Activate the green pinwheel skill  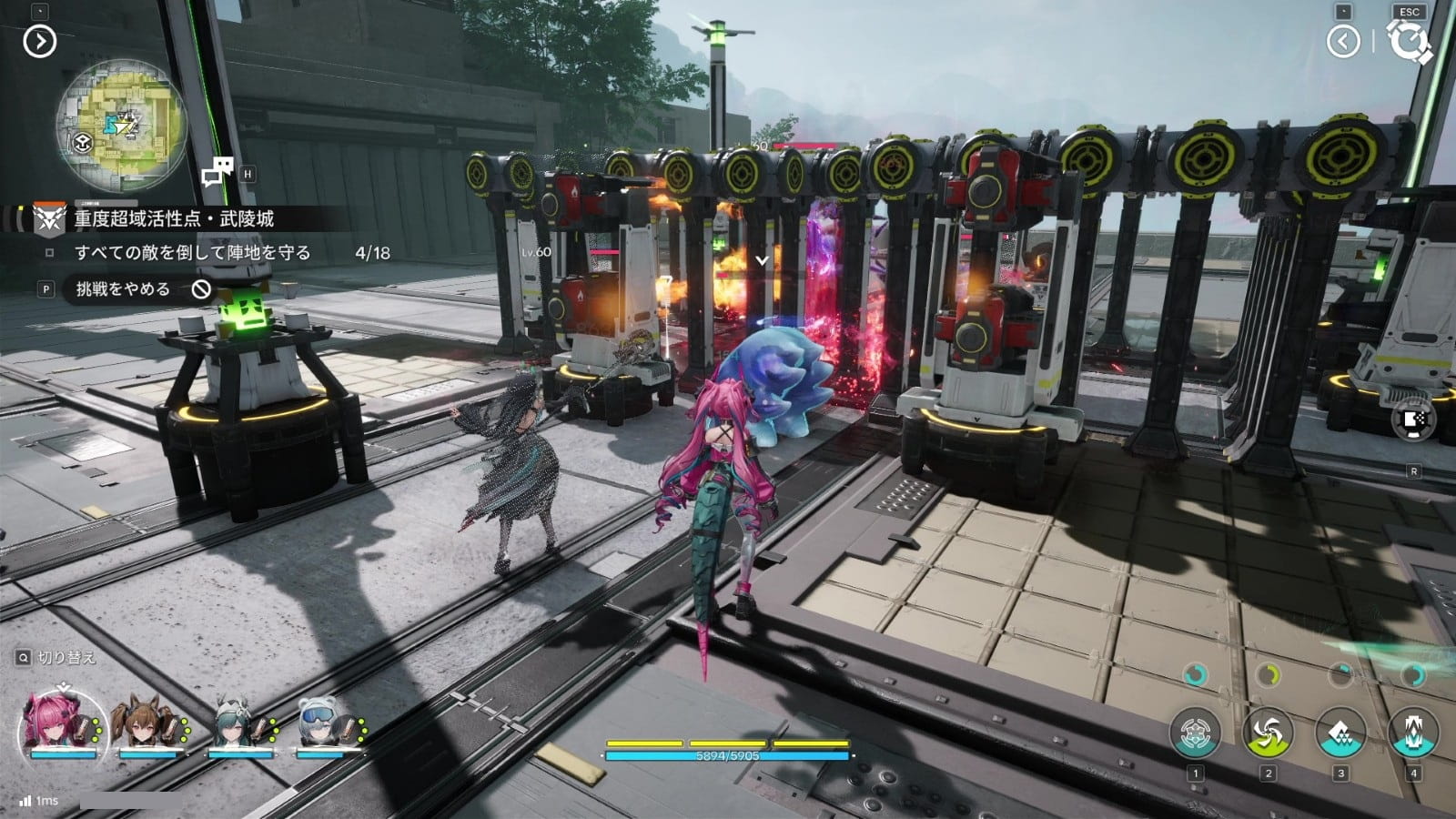[1268, 733]
